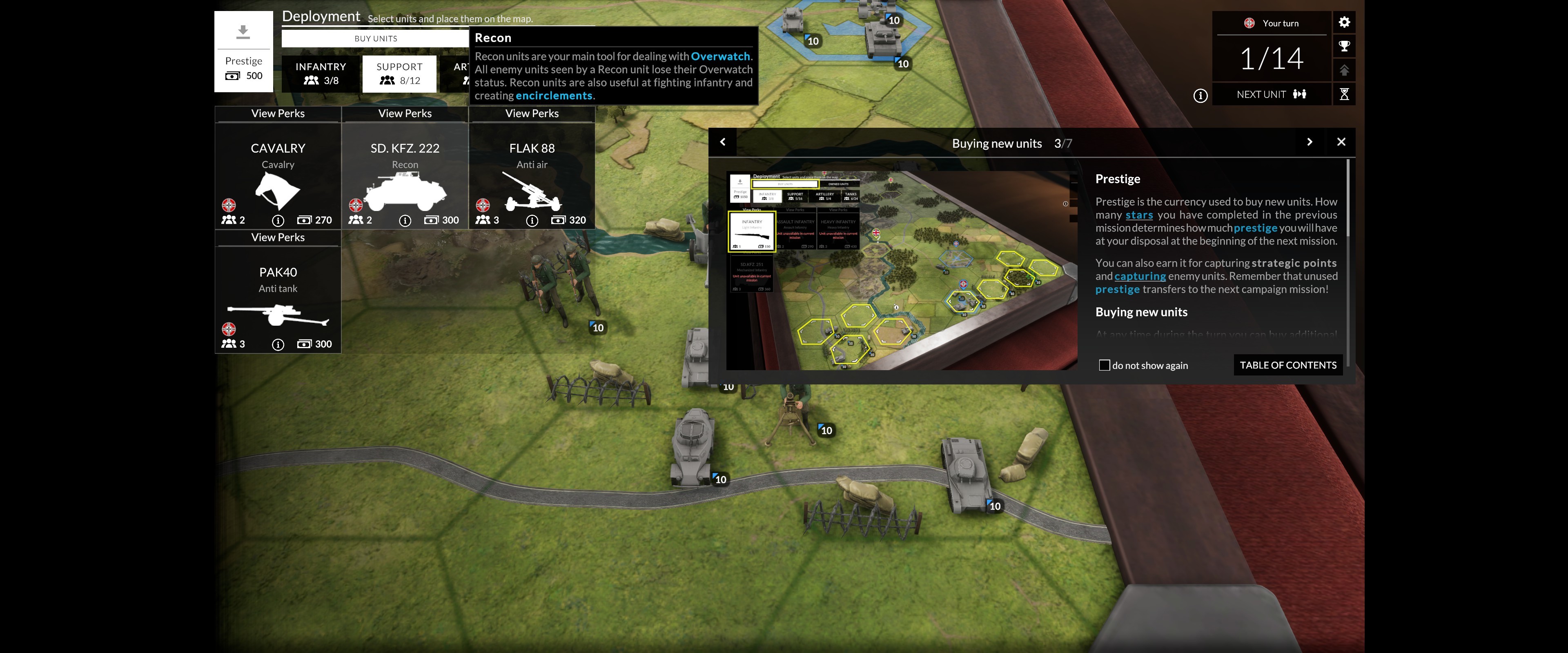
Task: Enable the do not show again checkbox
Action: (x=1105, y=364)
